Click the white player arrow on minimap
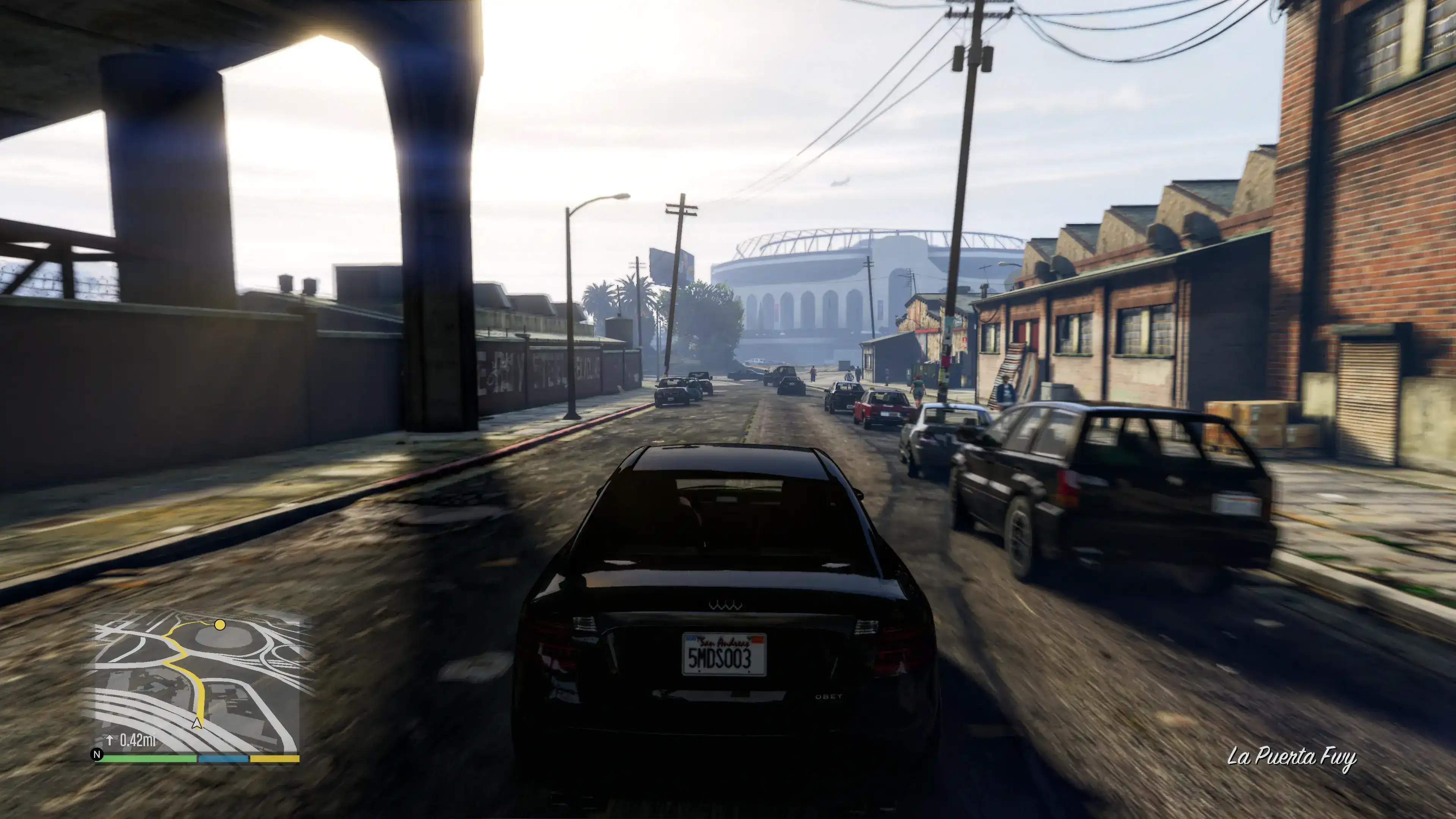The height and width of the screenshot is (819, 1456). tap(197, 722)
